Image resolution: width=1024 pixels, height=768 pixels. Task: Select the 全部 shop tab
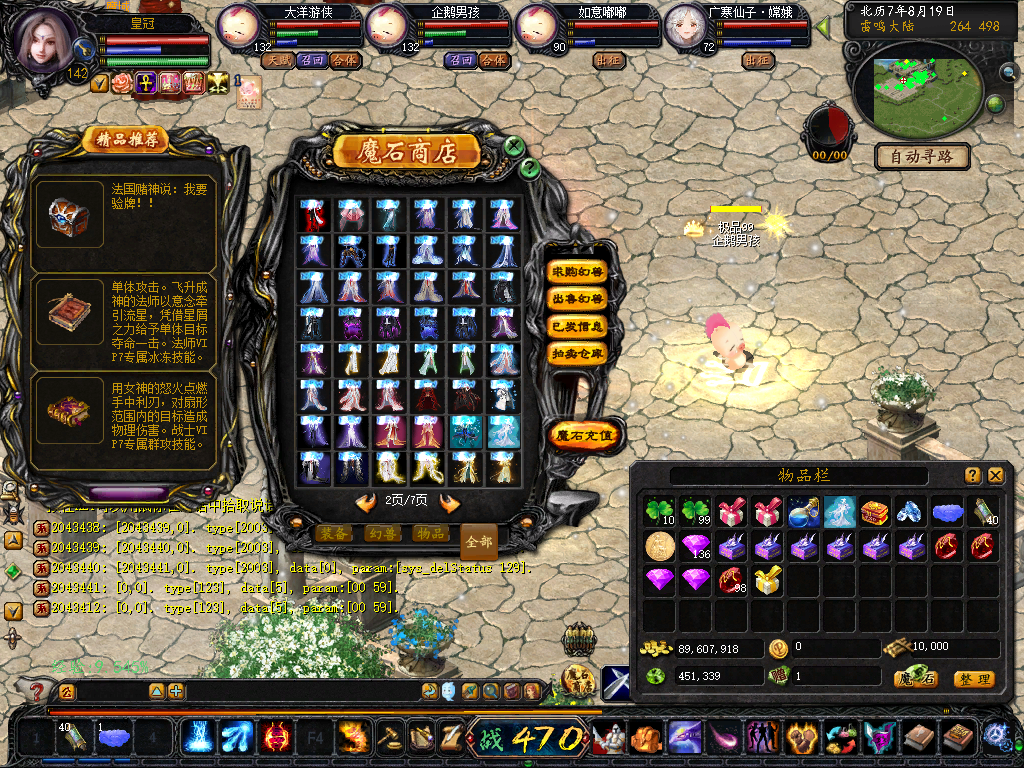pyautogui.click(x=478, y=541)
